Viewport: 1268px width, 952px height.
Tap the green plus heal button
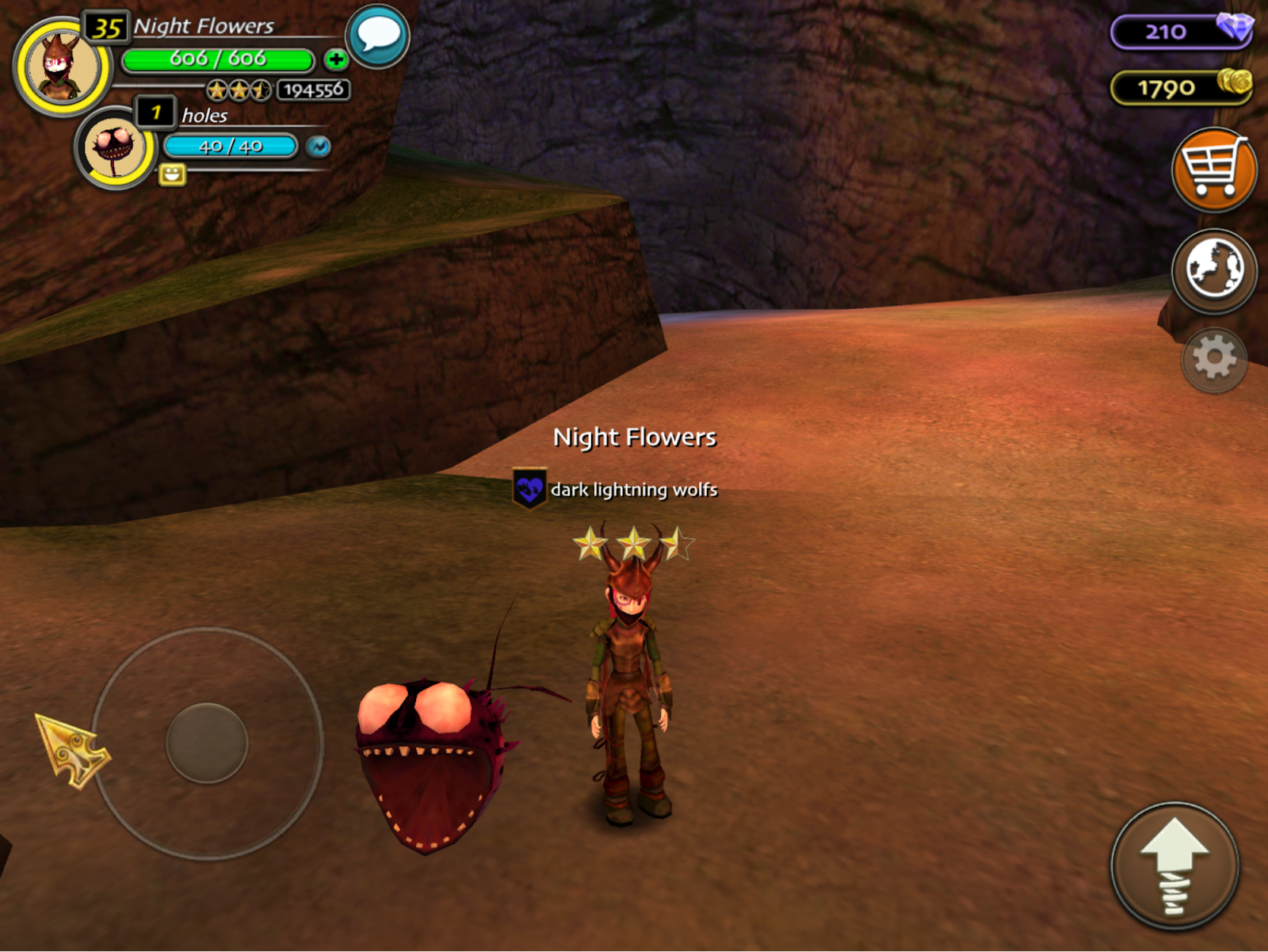pyautogui.click(x=336, y=59)
